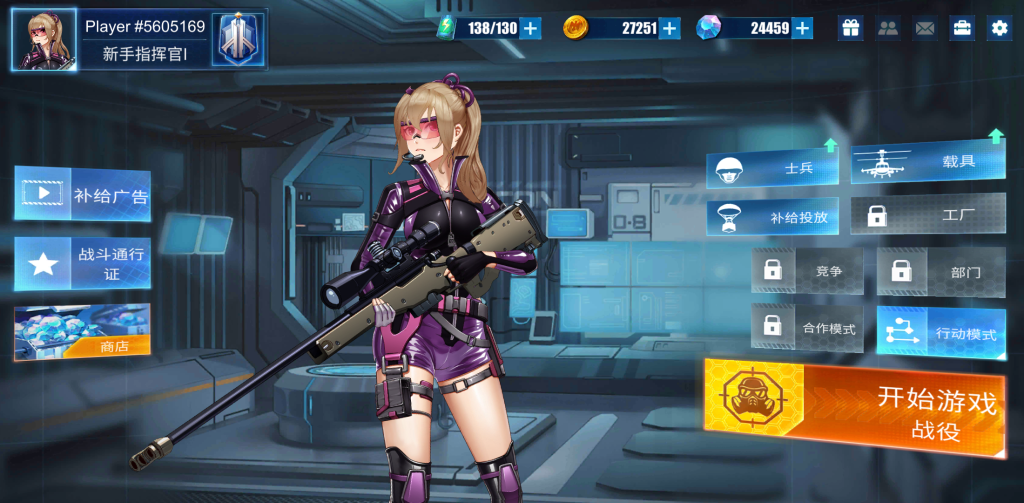Screen dimensions: 1024x503
Task: Open the 战斗通行证 battle pass
Action: coord(82,264)
